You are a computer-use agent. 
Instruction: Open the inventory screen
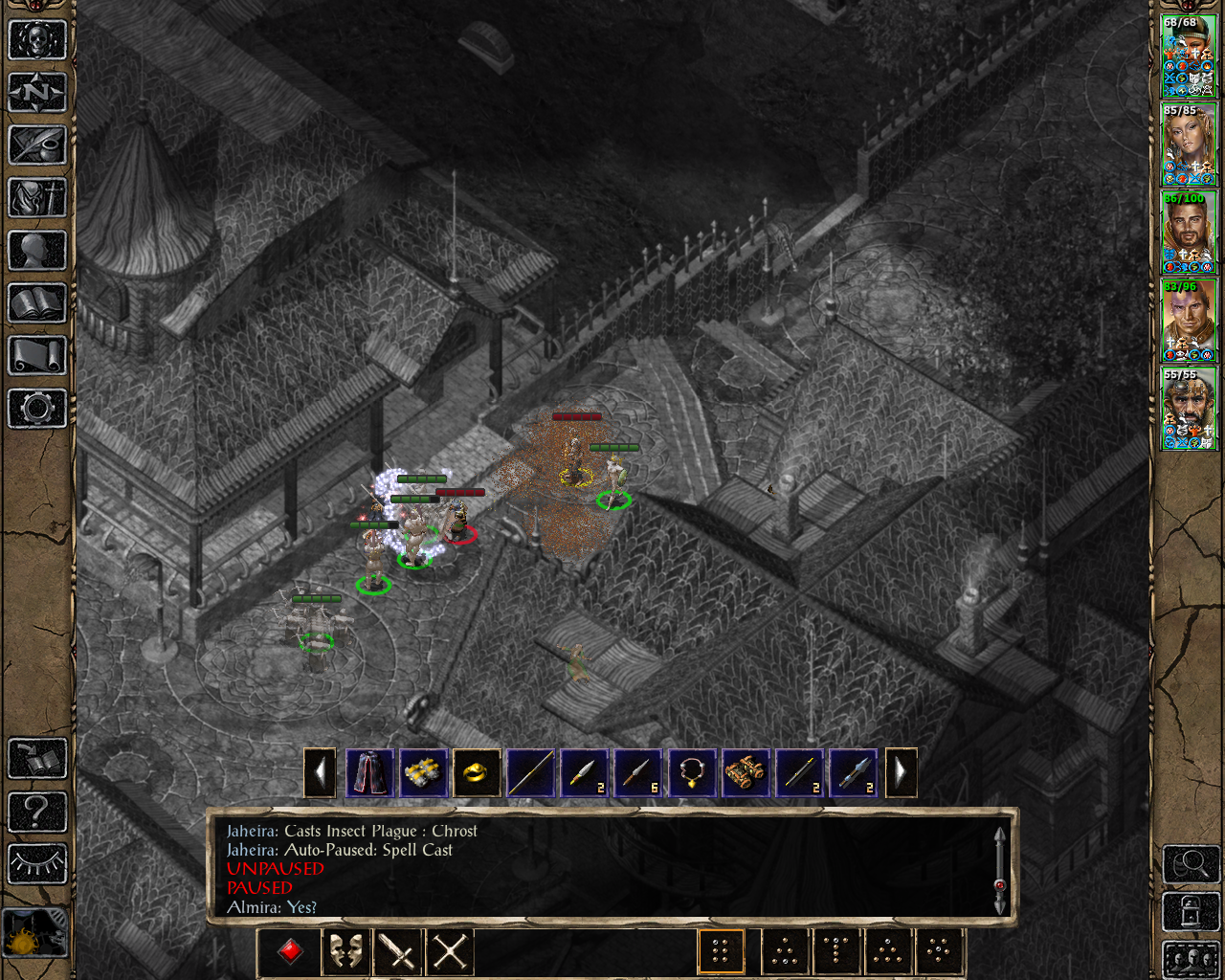(x=37, y=198)
